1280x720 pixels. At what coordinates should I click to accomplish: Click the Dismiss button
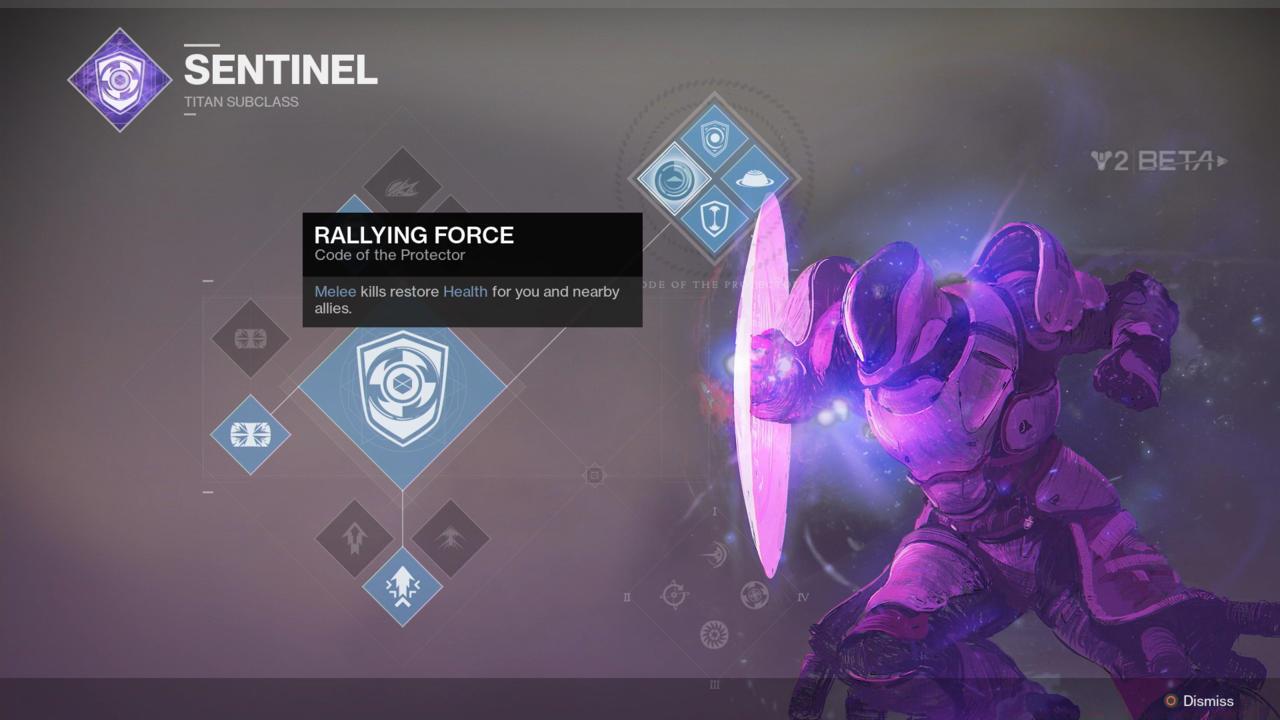point(1207,701)
